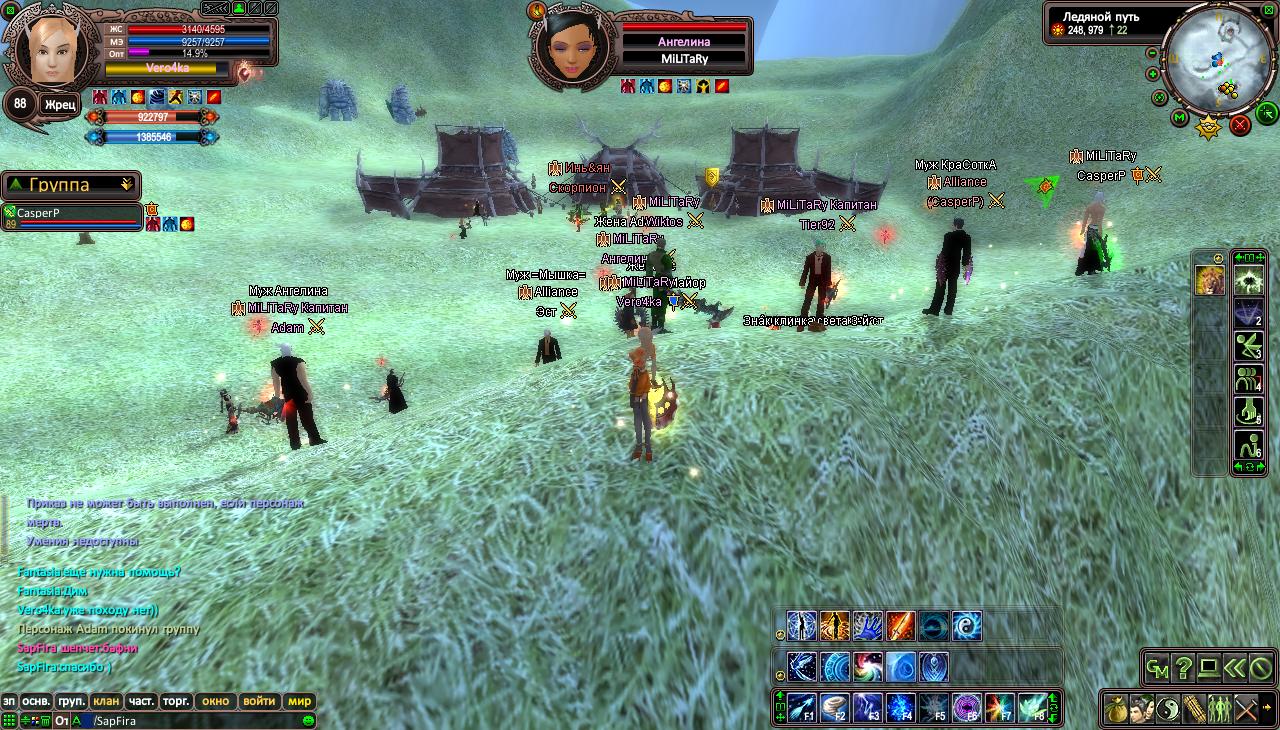The width and height of the screenshot is (1280, 730).
Task: Open the "груп." chat channel tab
Action: point(71,701)
